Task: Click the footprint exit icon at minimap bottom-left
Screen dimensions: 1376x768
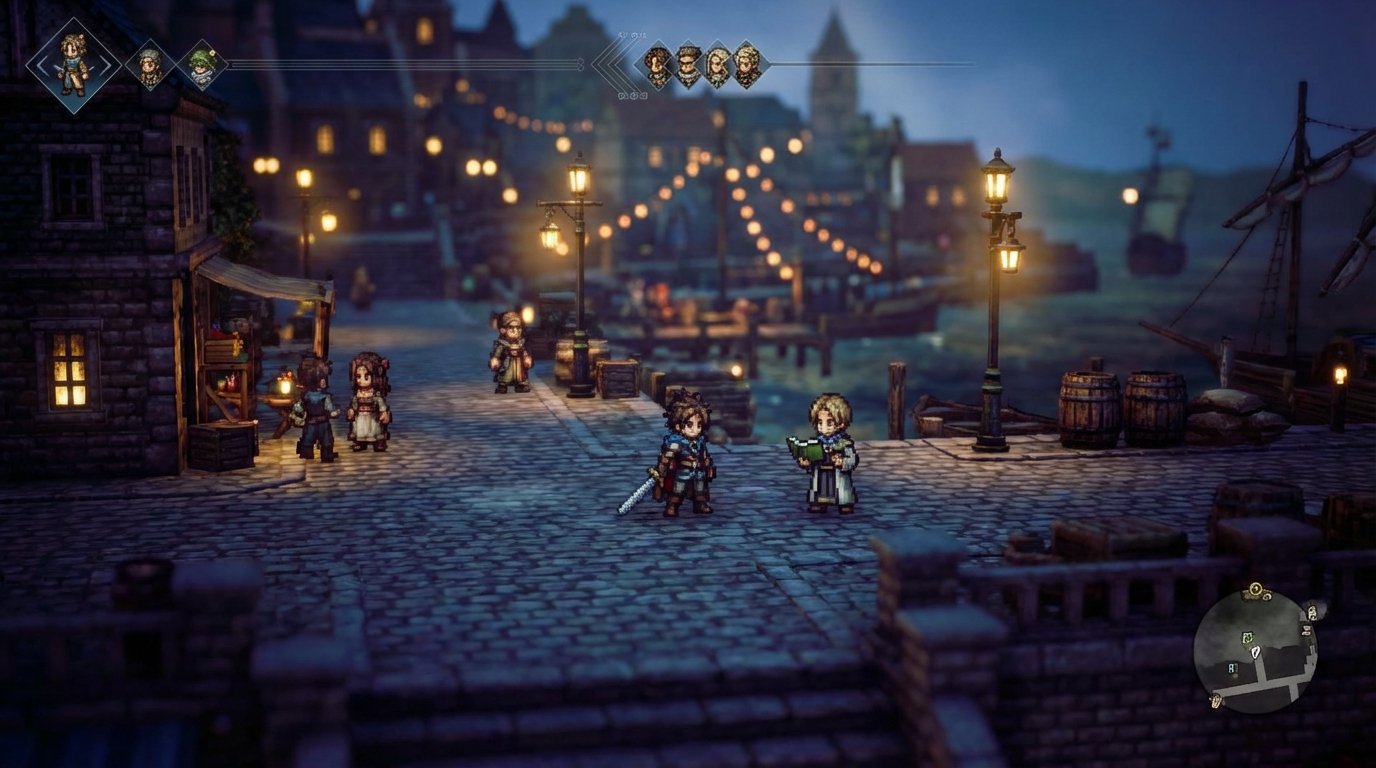Action: tap(1215, 700)
